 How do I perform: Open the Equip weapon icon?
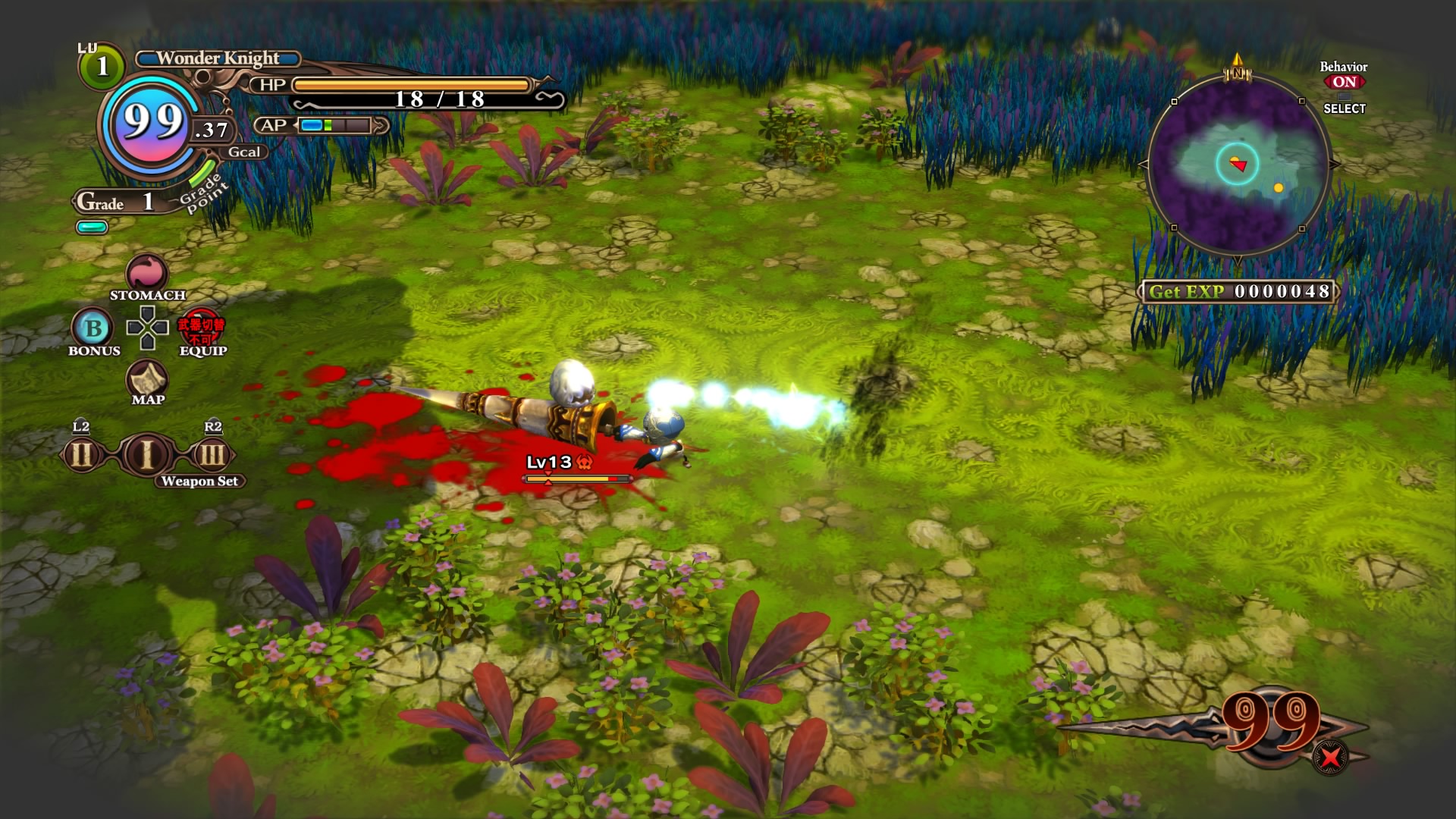pyautogui.click(x=201, y=329)
